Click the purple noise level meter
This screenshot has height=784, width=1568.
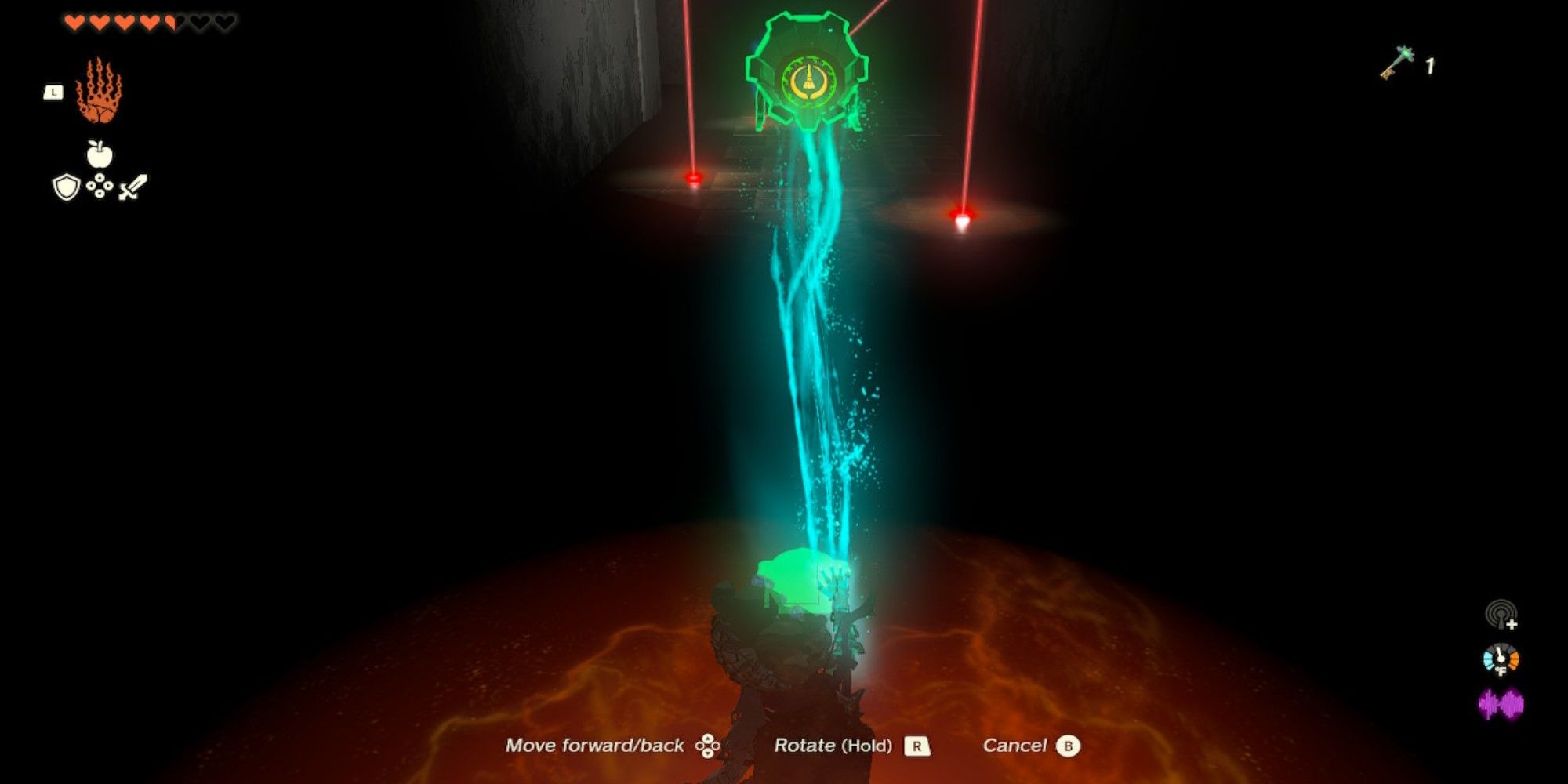click(x=1501, y=703)
